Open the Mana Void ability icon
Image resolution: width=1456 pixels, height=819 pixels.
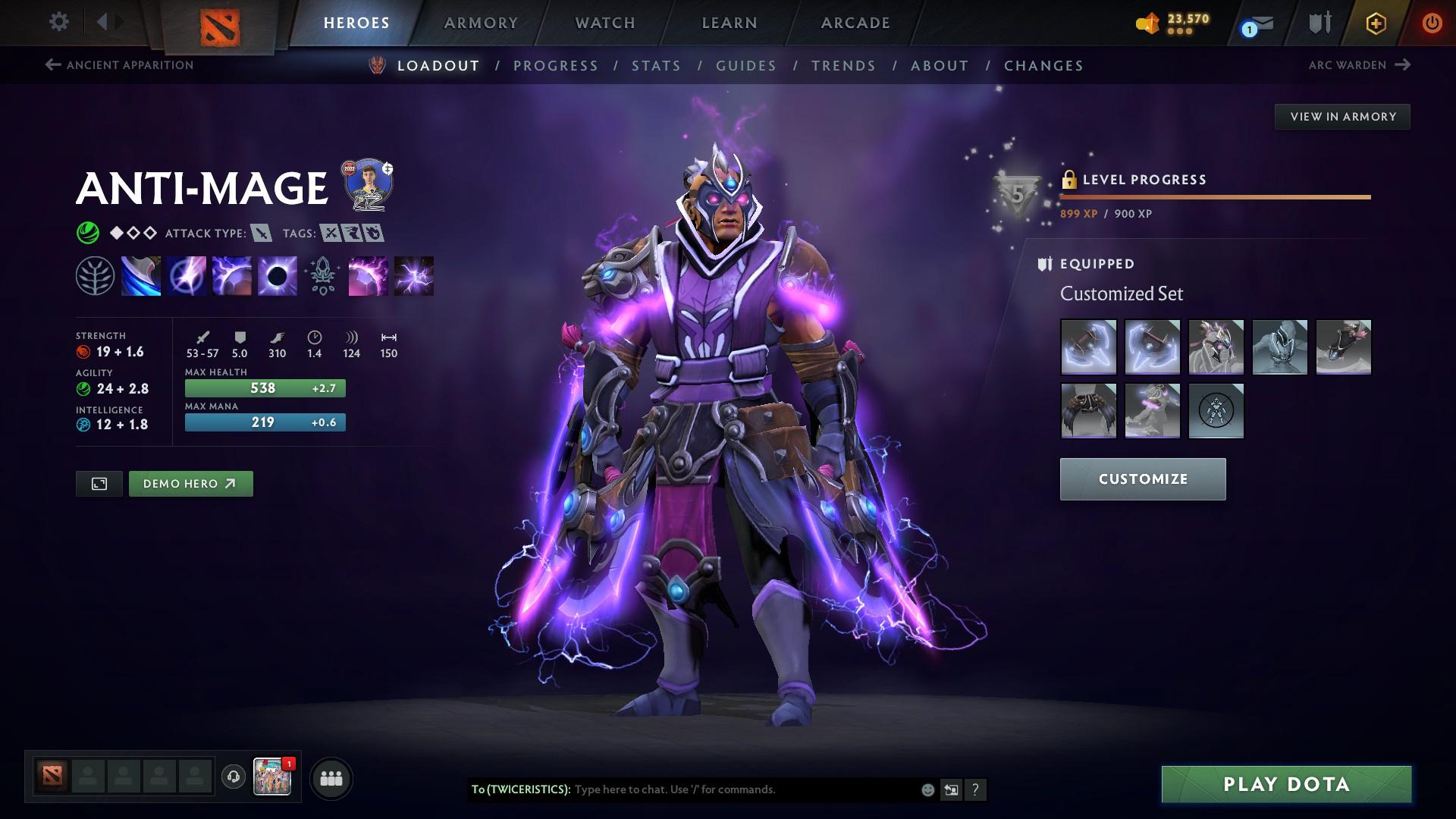pyautogui.click(x=278, y=275)
